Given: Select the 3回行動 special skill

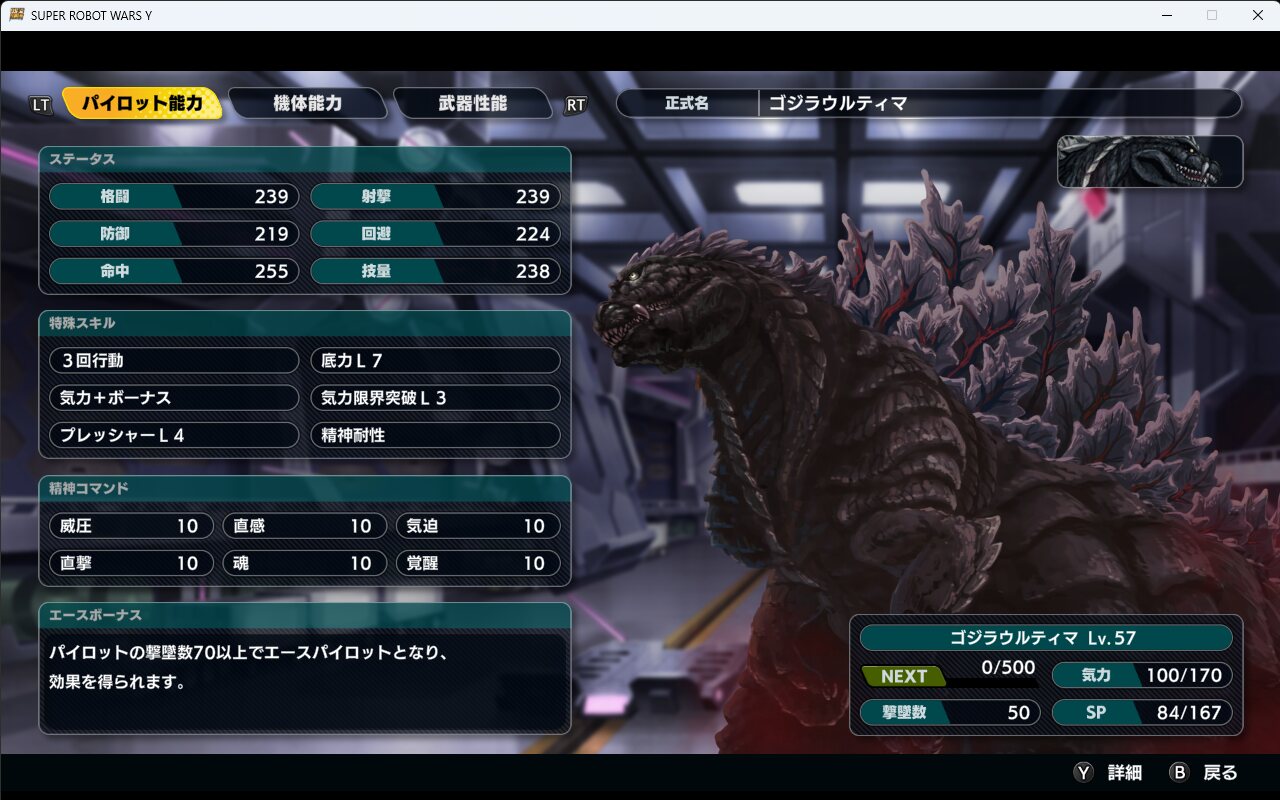Looking at the screenshot, I should click(x=173, y=360).
